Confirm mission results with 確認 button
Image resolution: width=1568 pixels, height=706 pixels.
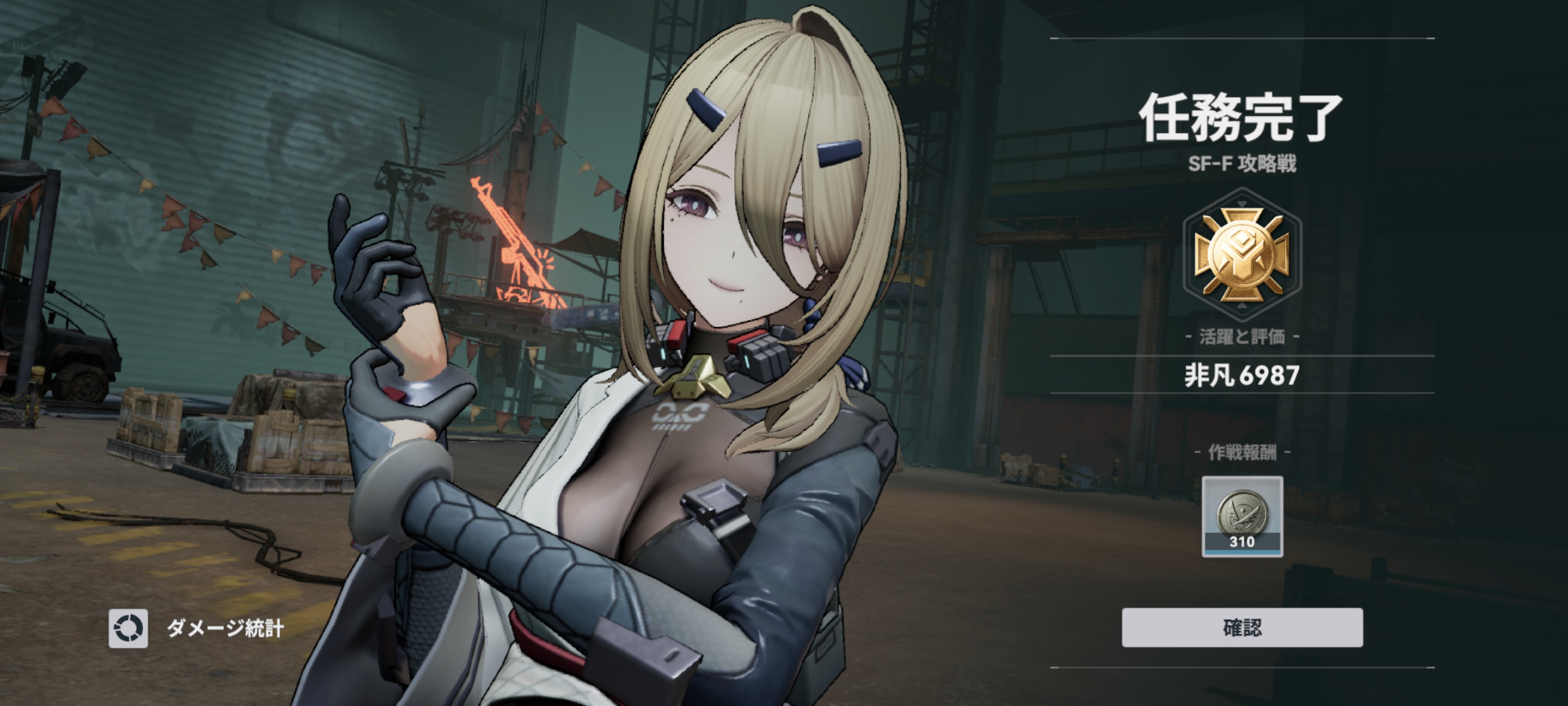pos(1242,628)
